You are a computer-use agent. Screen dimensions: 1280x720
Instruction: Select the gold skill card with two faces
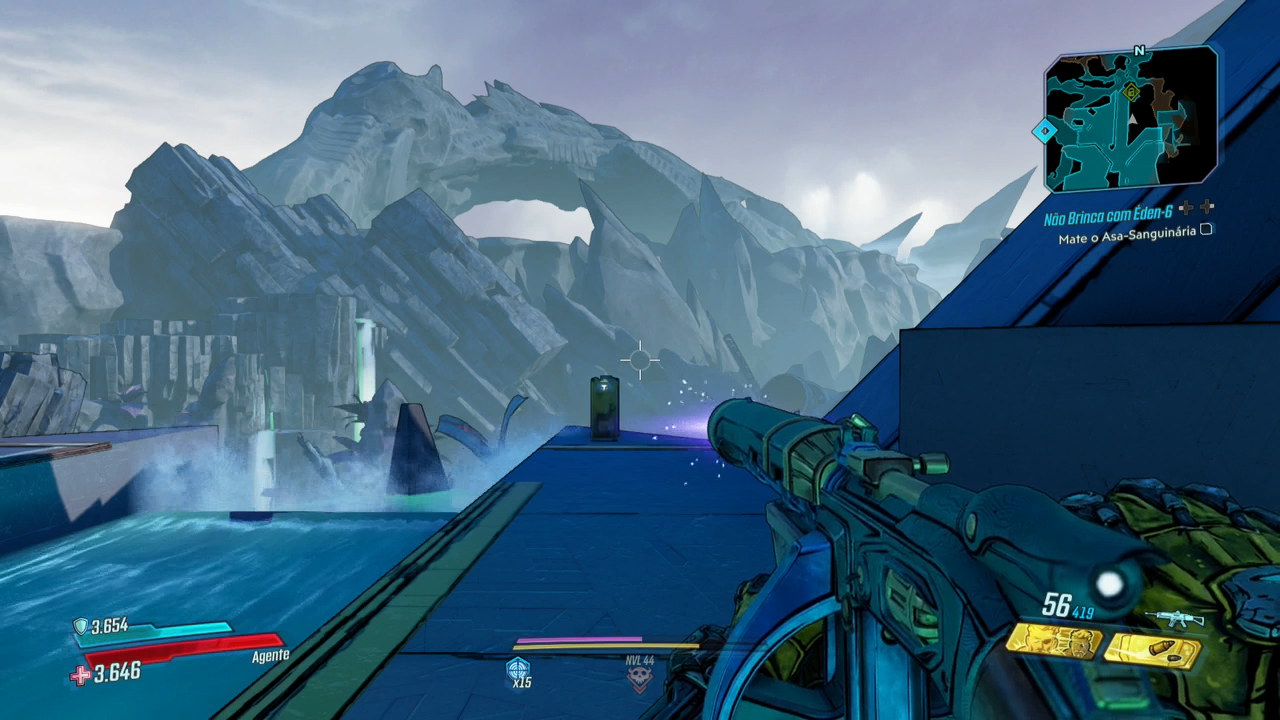click(1053, 641)
